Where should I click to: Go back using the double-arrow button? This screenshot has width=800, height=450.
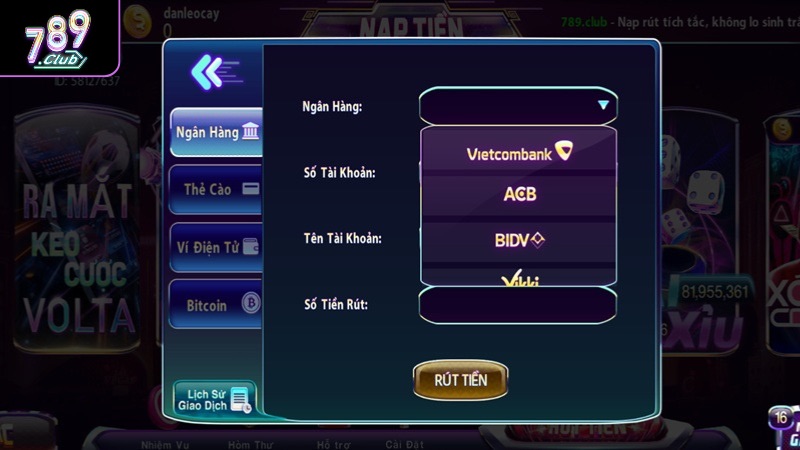pos(215,71)
